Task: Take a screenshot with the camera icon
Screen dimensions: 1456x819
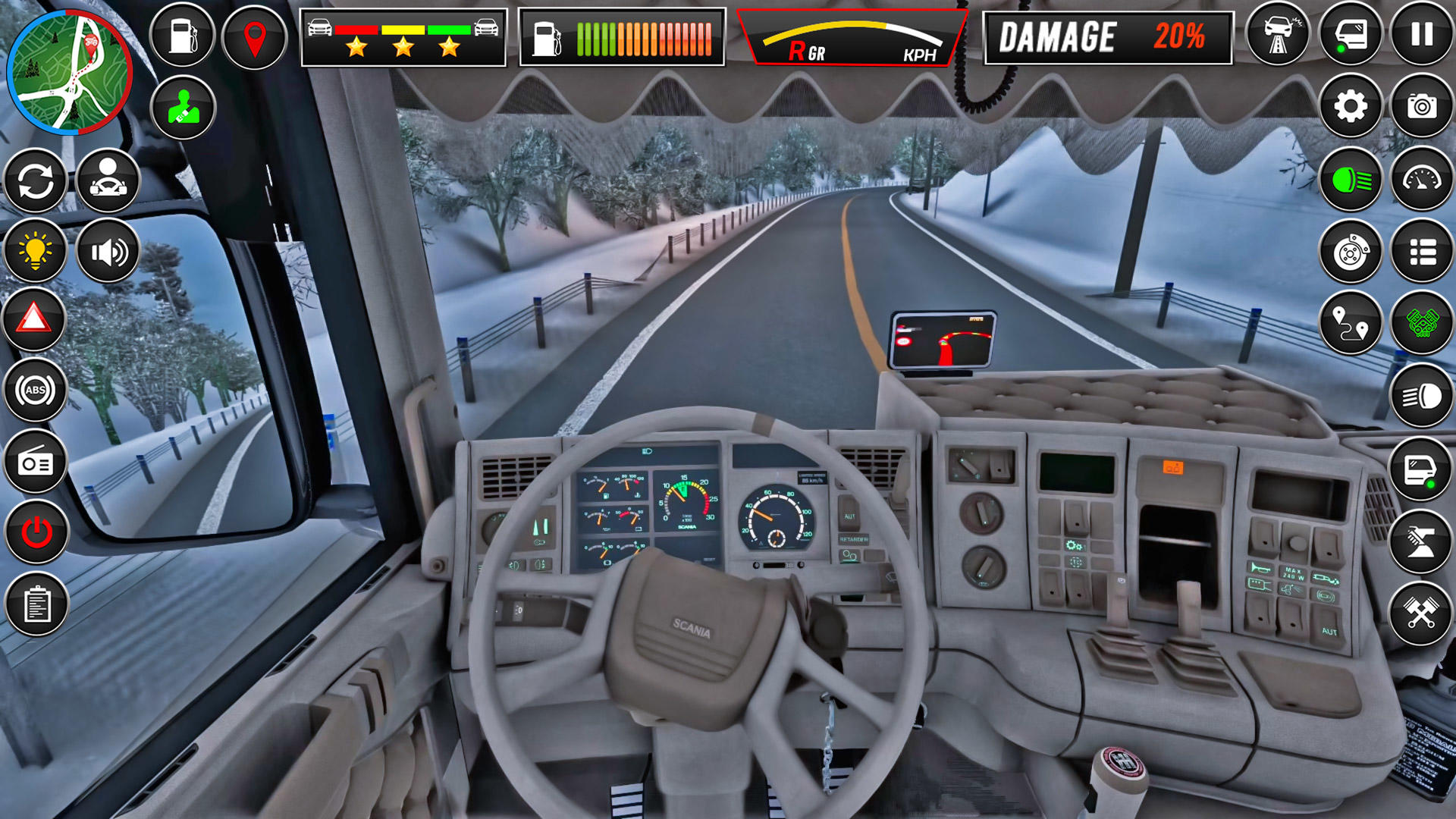Action: (1423, 106)
